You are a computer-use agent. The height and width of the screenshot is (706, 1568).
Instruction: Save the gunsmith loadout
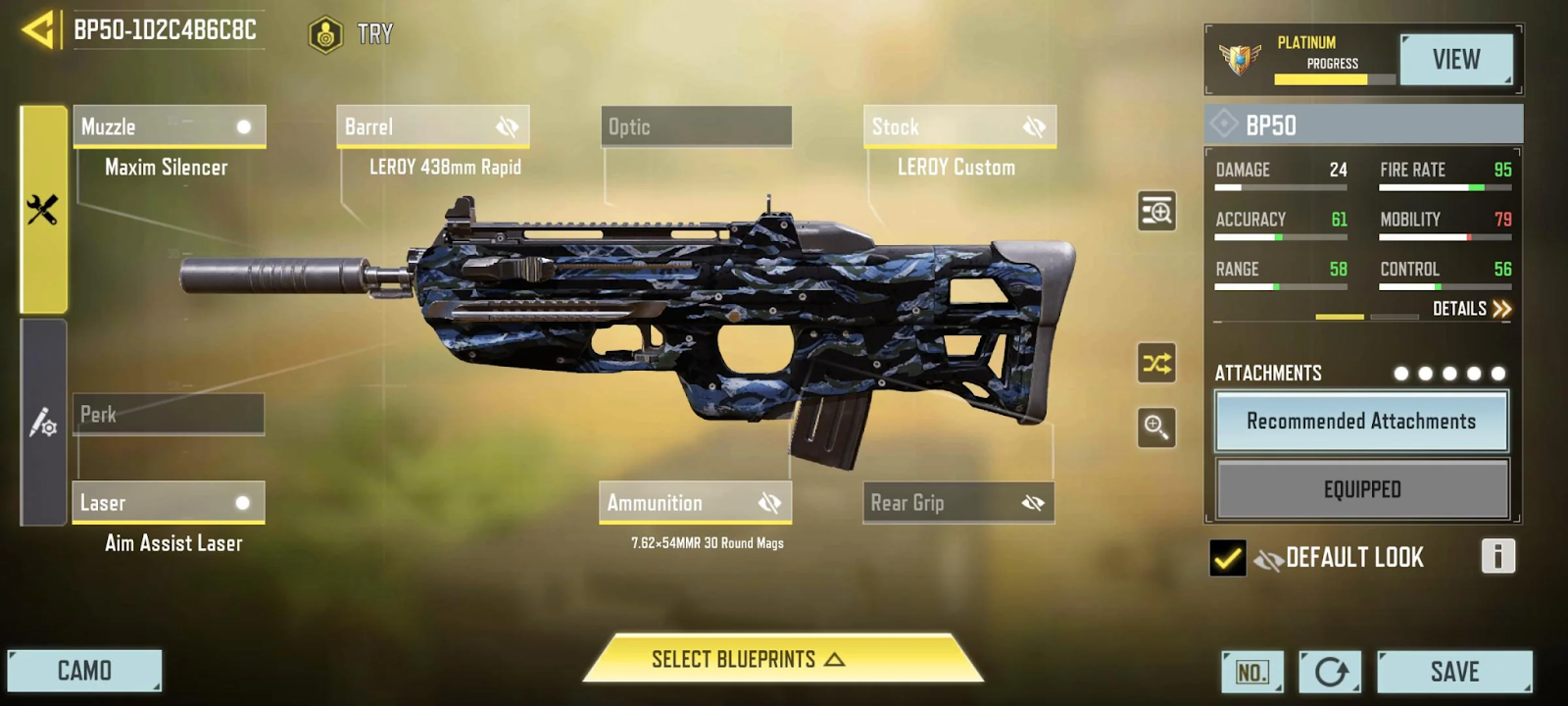tap(1454, 672)
